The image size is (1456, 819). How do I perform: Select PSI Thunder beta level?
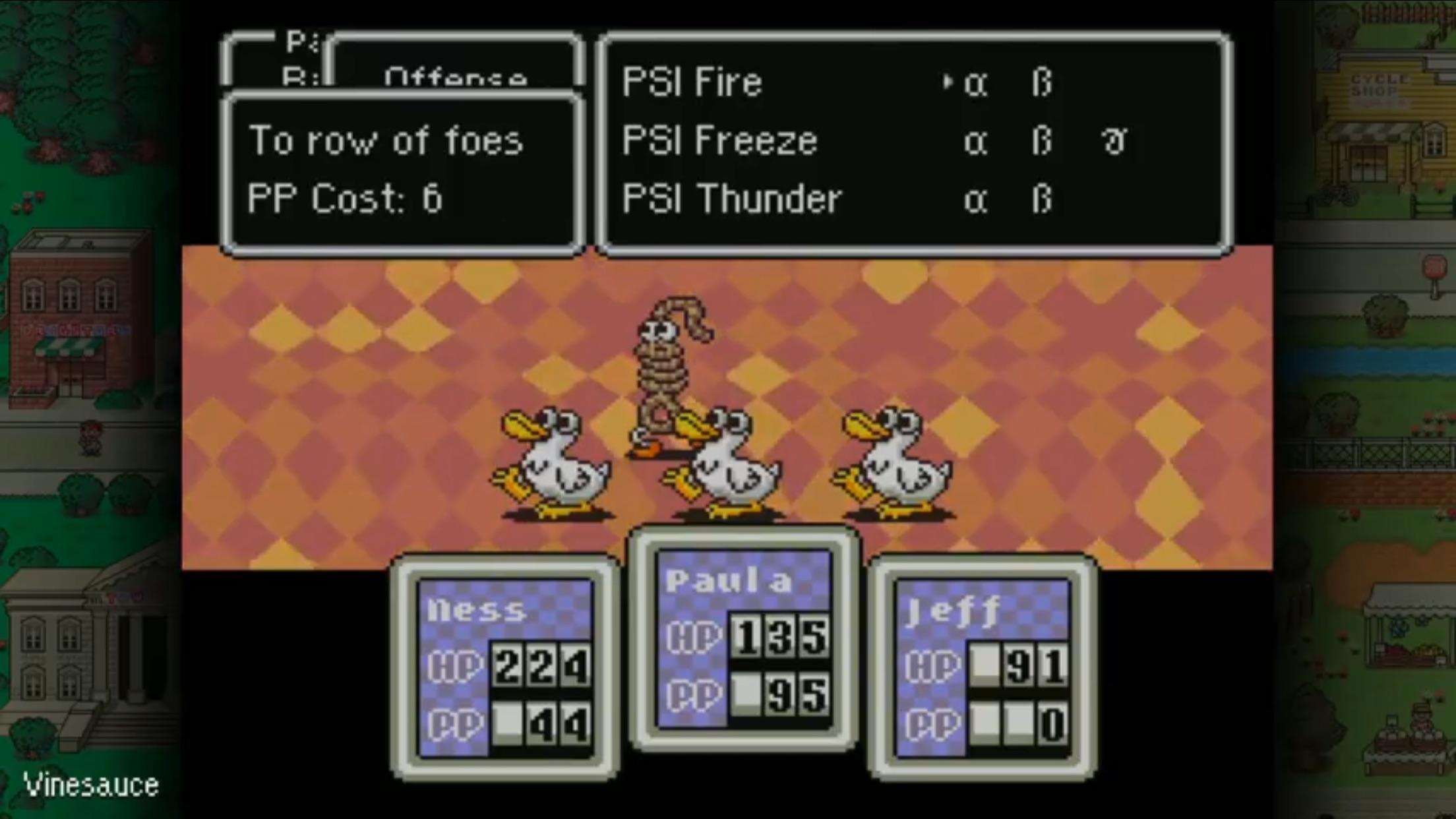click(1043, 198)
